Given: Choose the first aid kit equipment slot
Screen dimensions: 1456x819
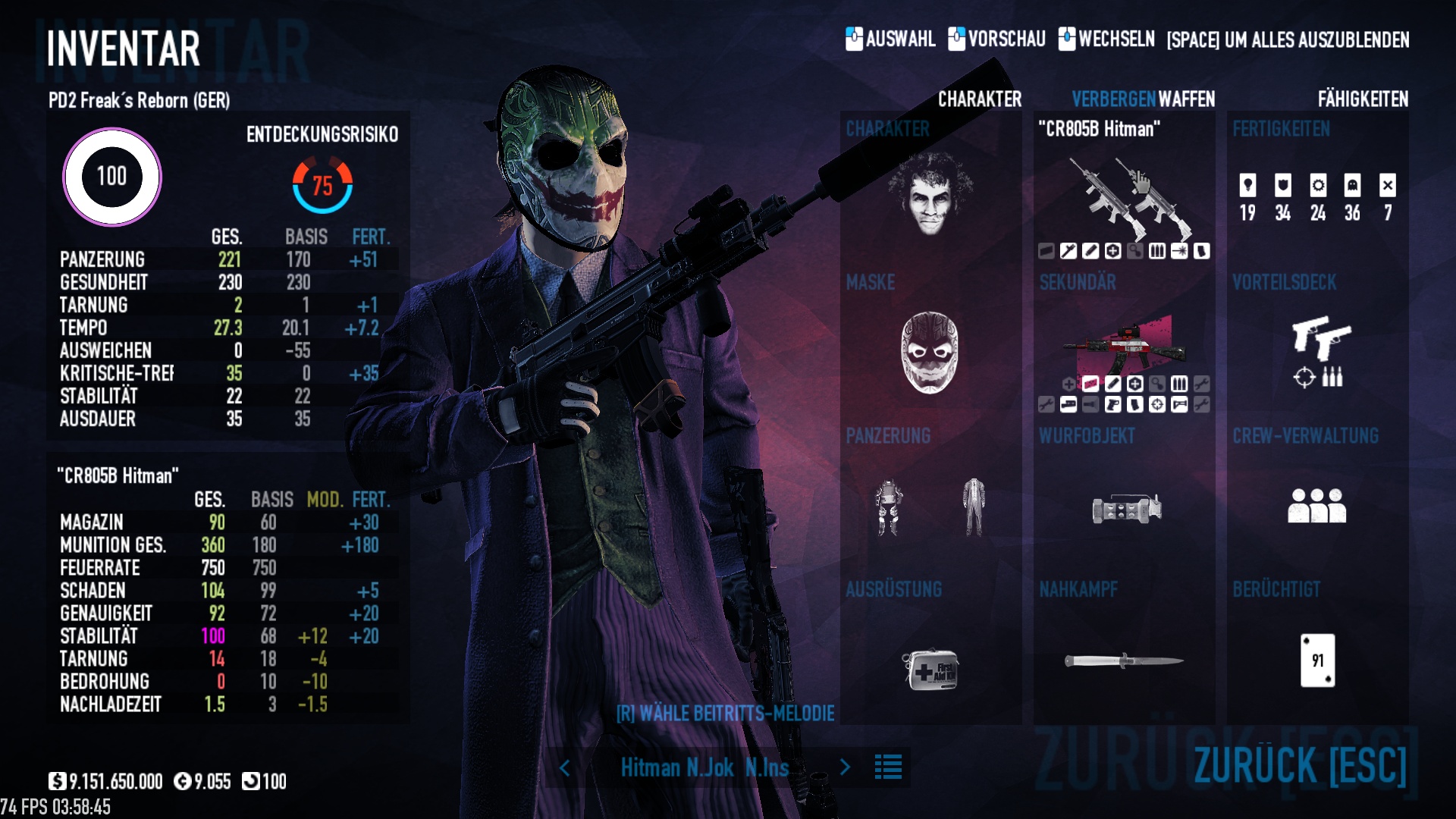Looking at the screenshot, I should point(930,669).
